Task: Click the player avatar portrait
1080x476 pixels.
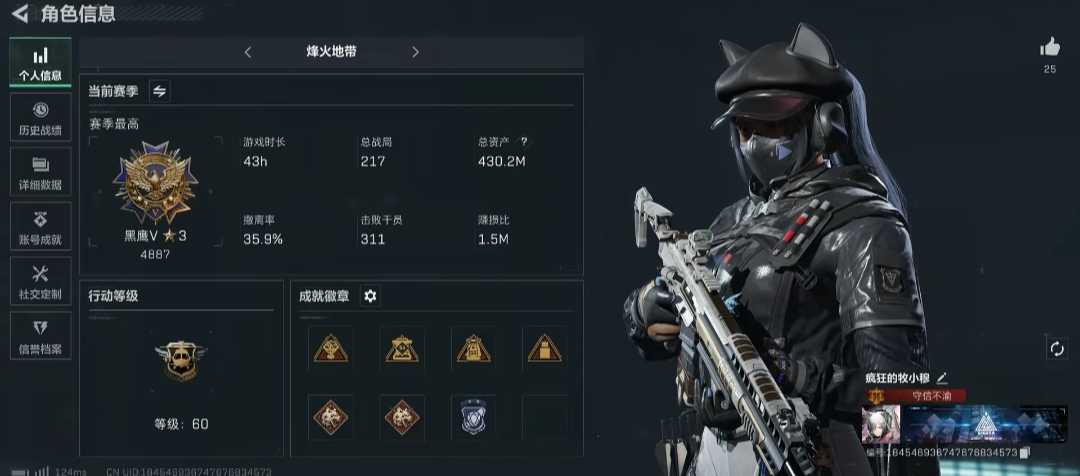Action: point(881,424)
